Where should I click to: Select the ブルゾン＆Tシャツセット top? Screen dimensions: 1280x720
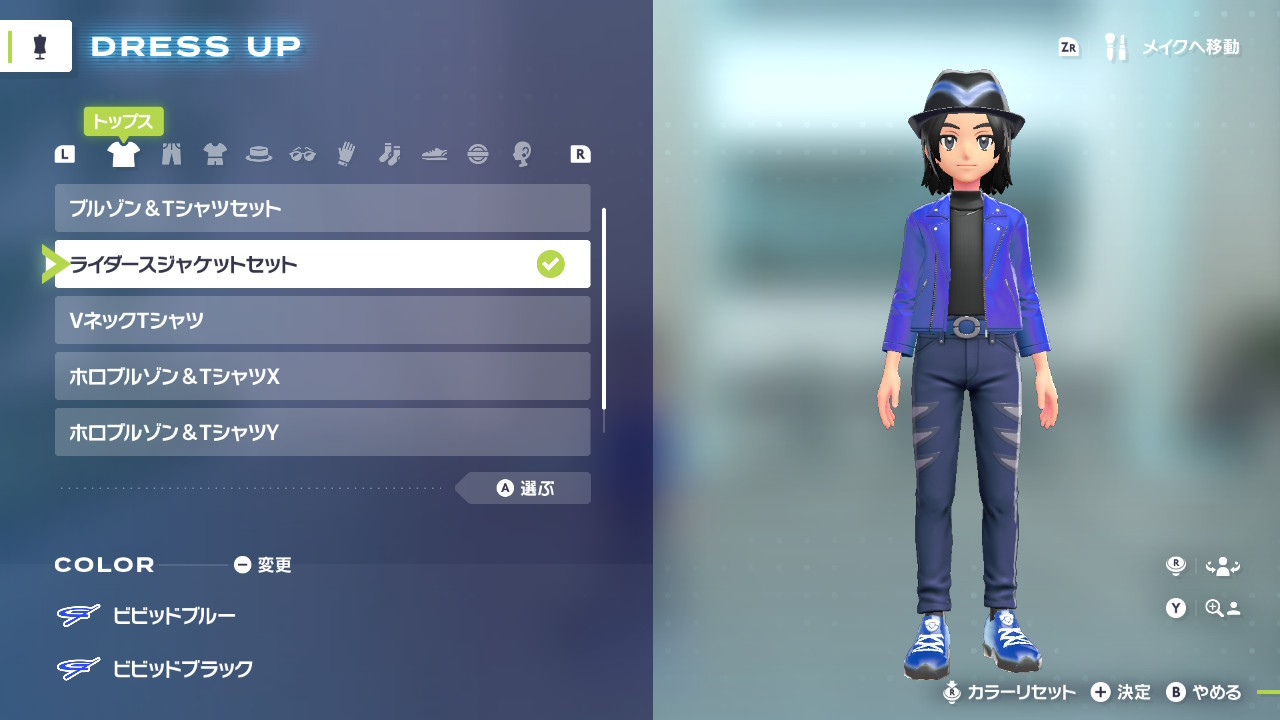click(x=322, y=208)
